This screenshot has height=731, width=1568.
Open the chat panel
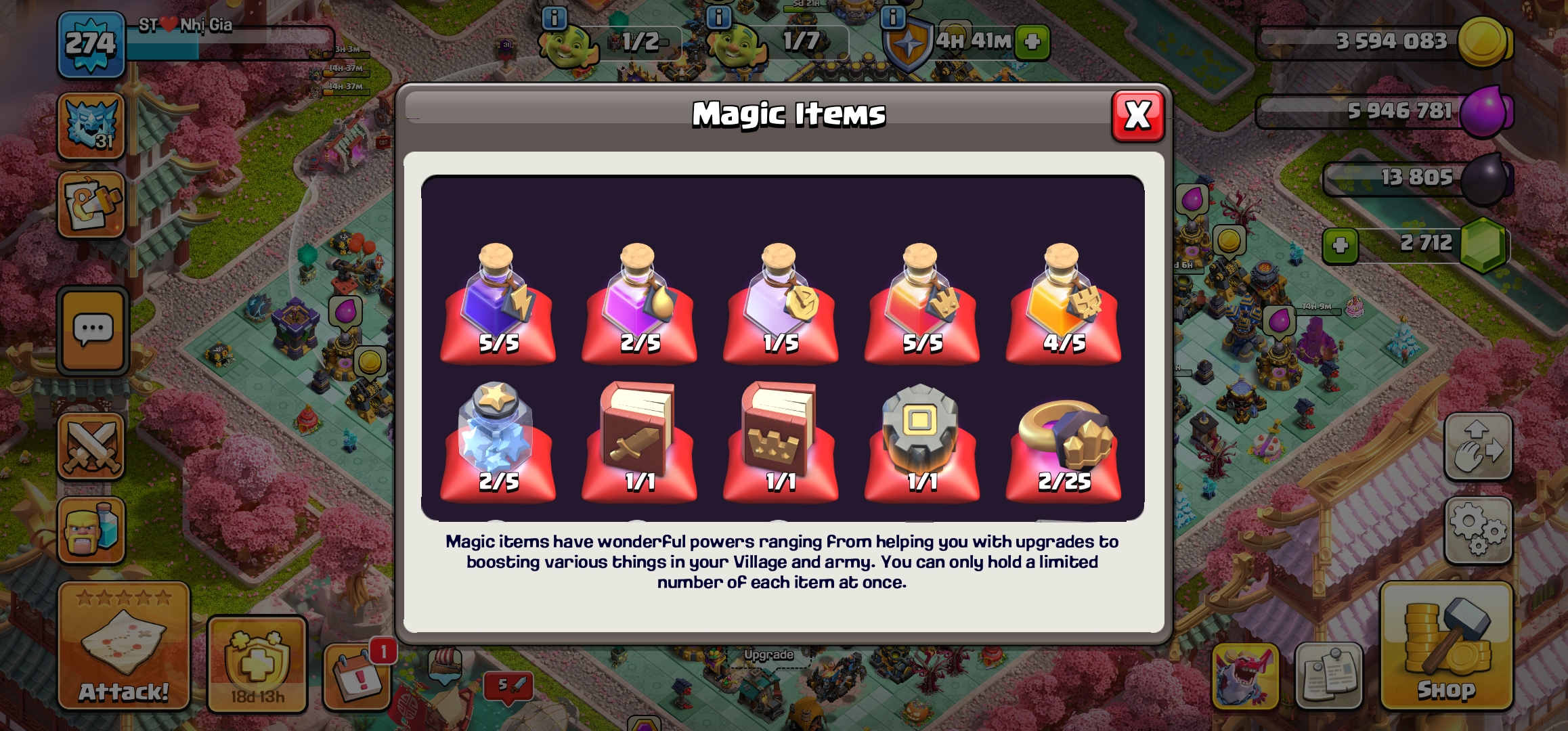[93, 332]
